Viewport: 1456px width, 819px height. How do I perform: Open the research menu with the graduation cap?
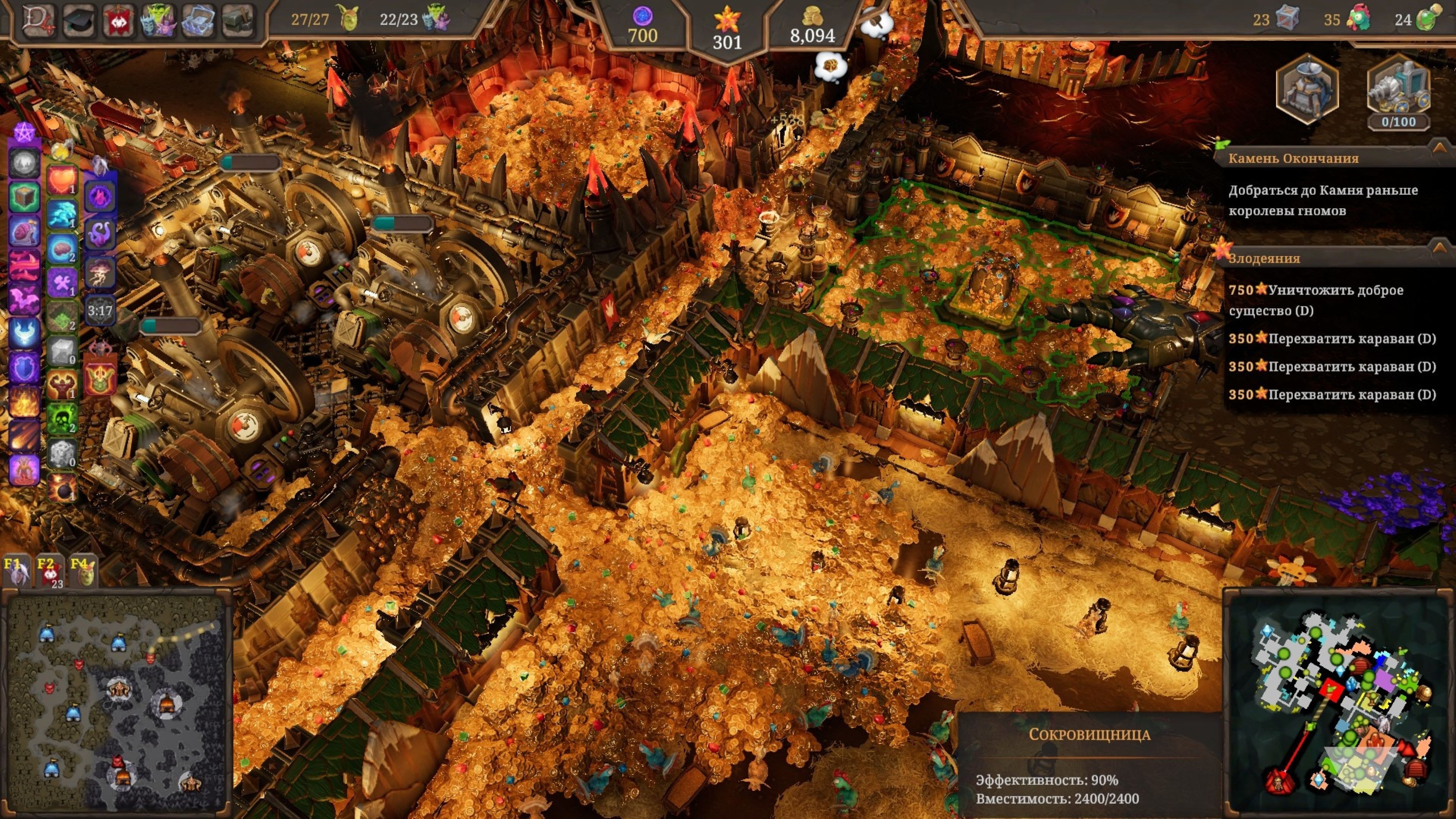[x=78, y=20]
